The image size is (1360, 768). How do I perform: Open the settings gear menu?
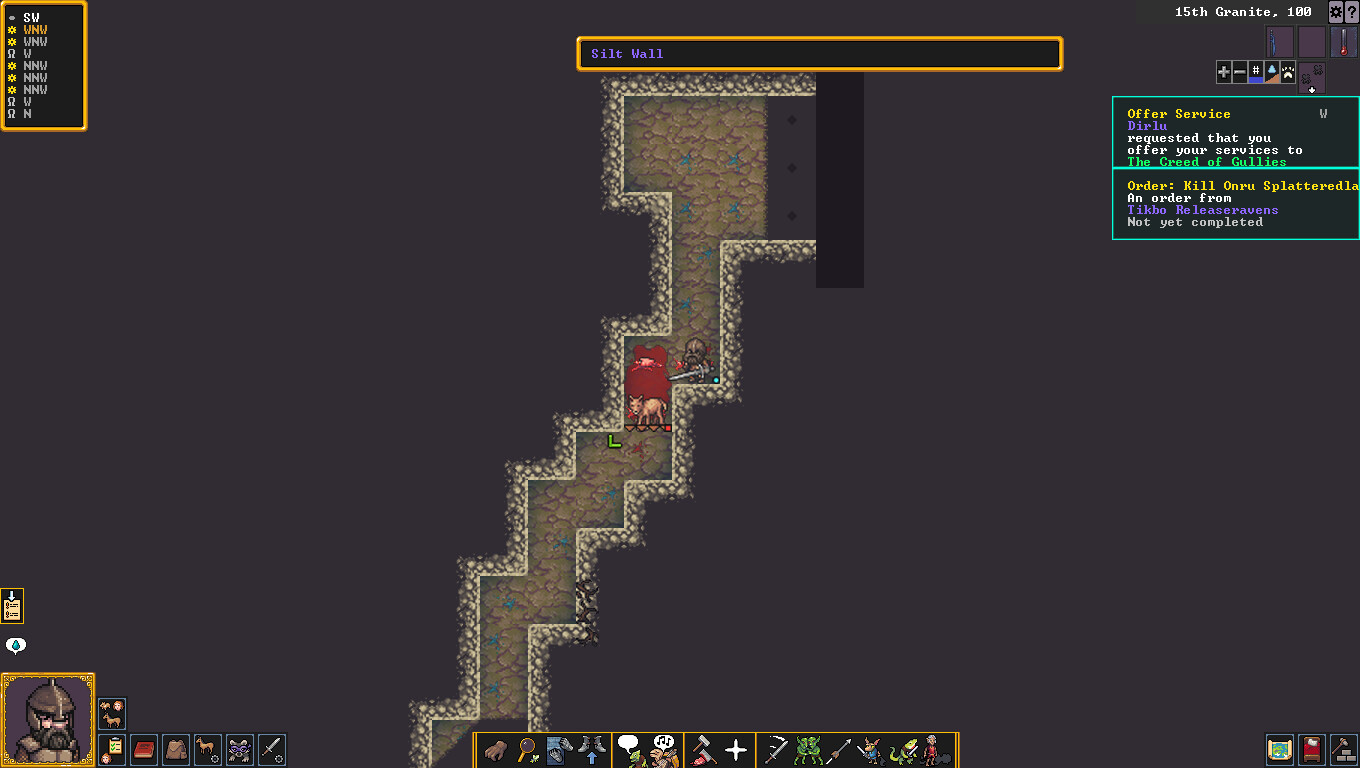[1335, 12]
